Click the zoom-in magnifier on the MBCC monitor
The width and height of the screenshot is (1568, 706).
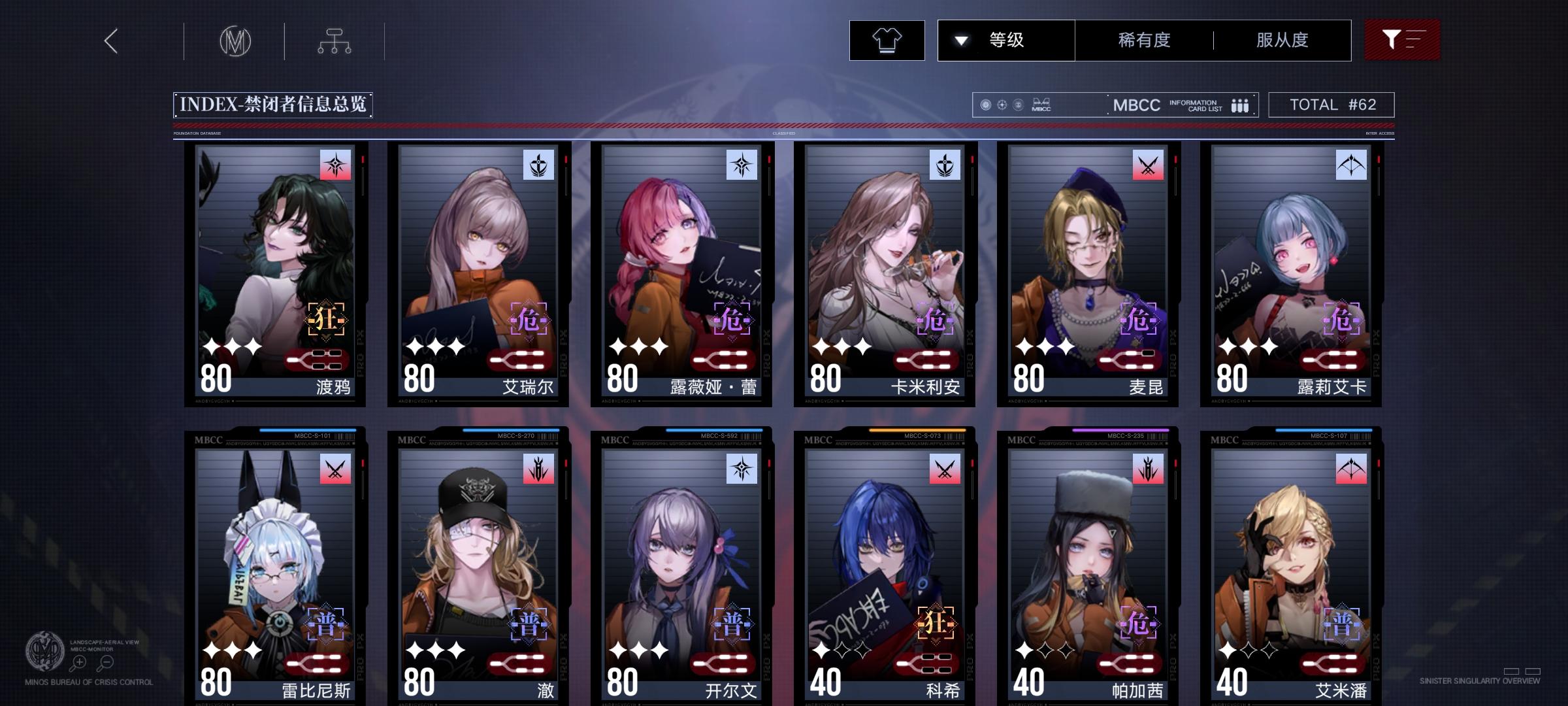click(78, 662)
